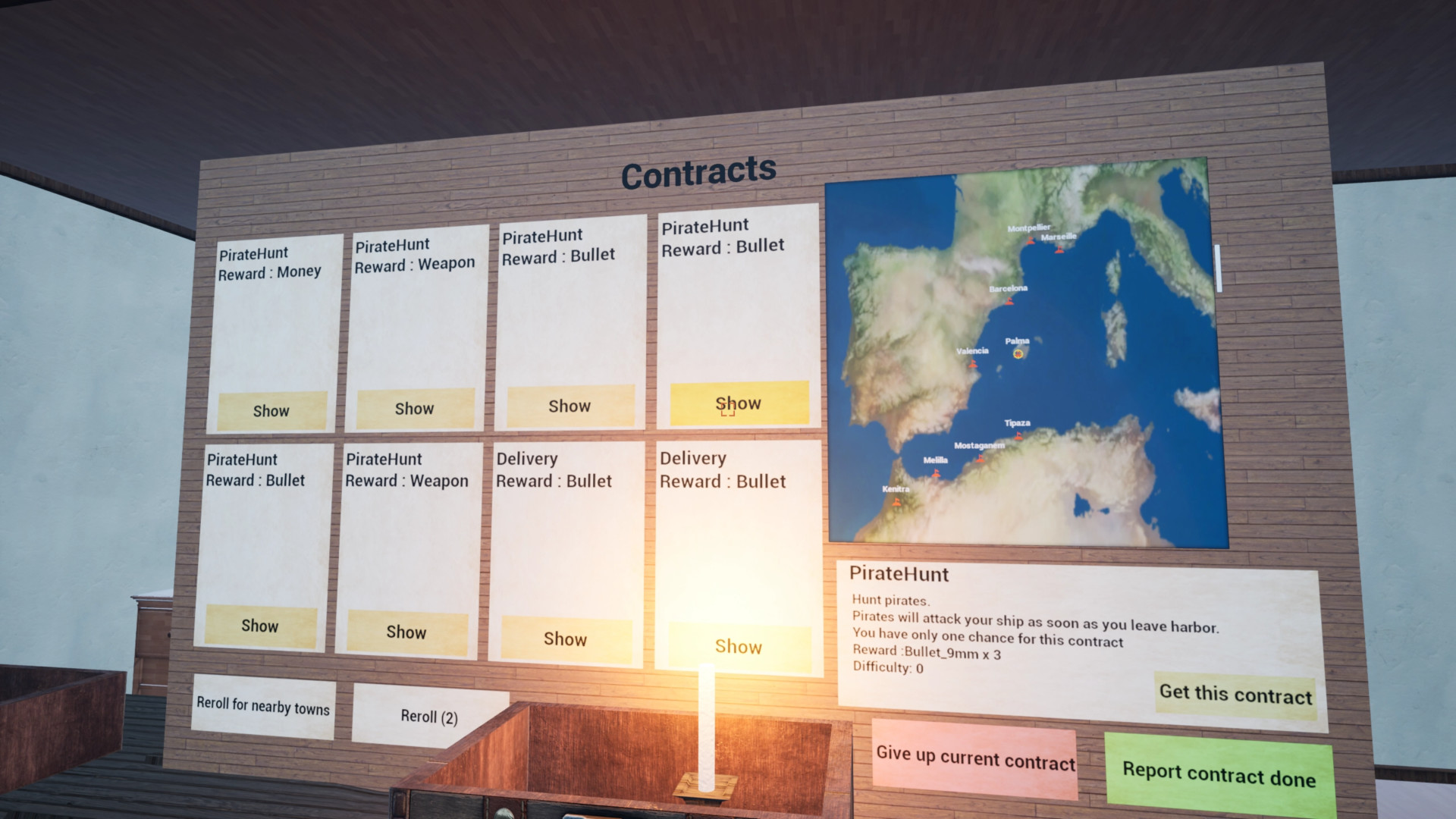
Task: Give up the current contract
Action: tap(975, 759)
